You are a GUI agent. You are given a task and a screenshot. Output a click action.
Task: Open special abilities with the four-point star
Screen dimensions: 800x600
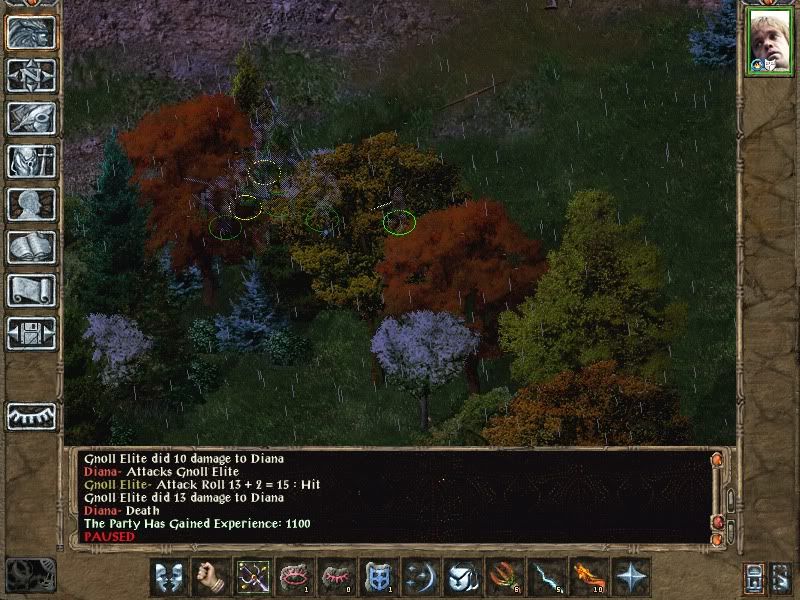[x=631, y=577]
